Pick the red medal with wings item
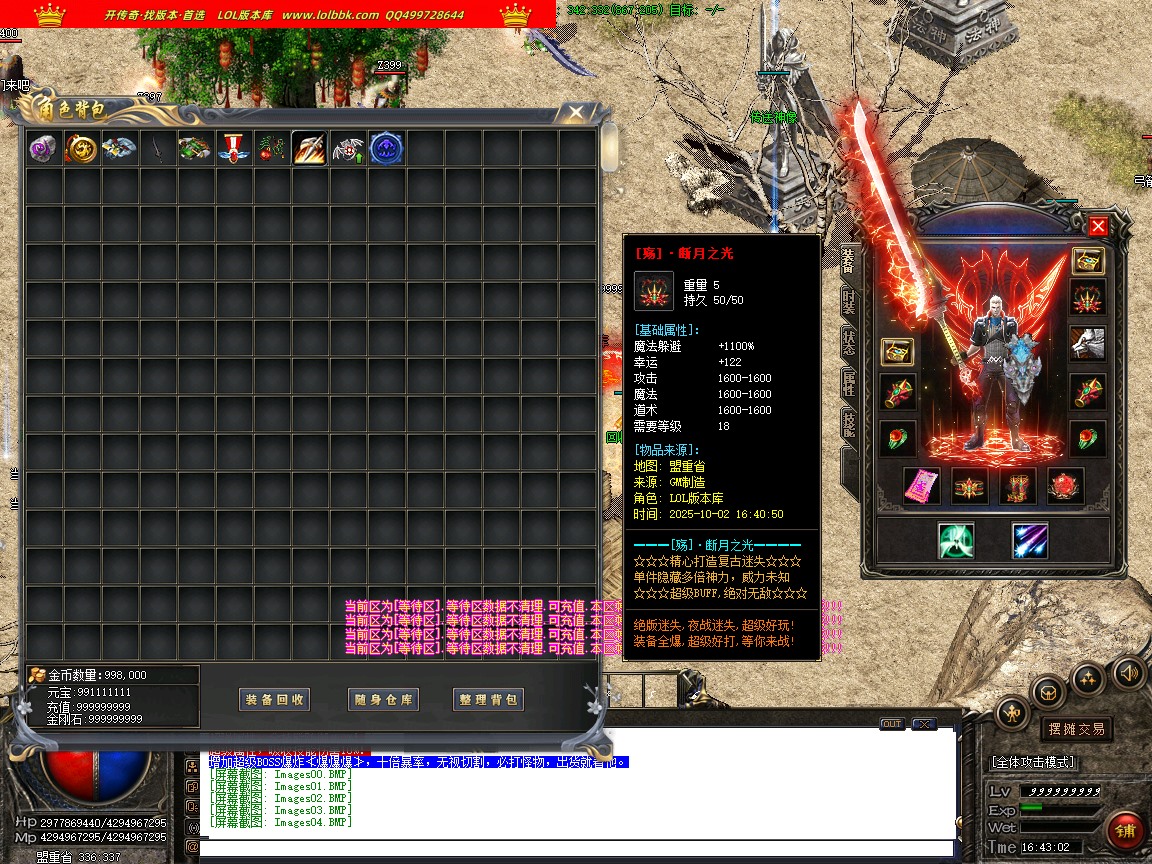The image size is (1152, 864). click(233, 149)
